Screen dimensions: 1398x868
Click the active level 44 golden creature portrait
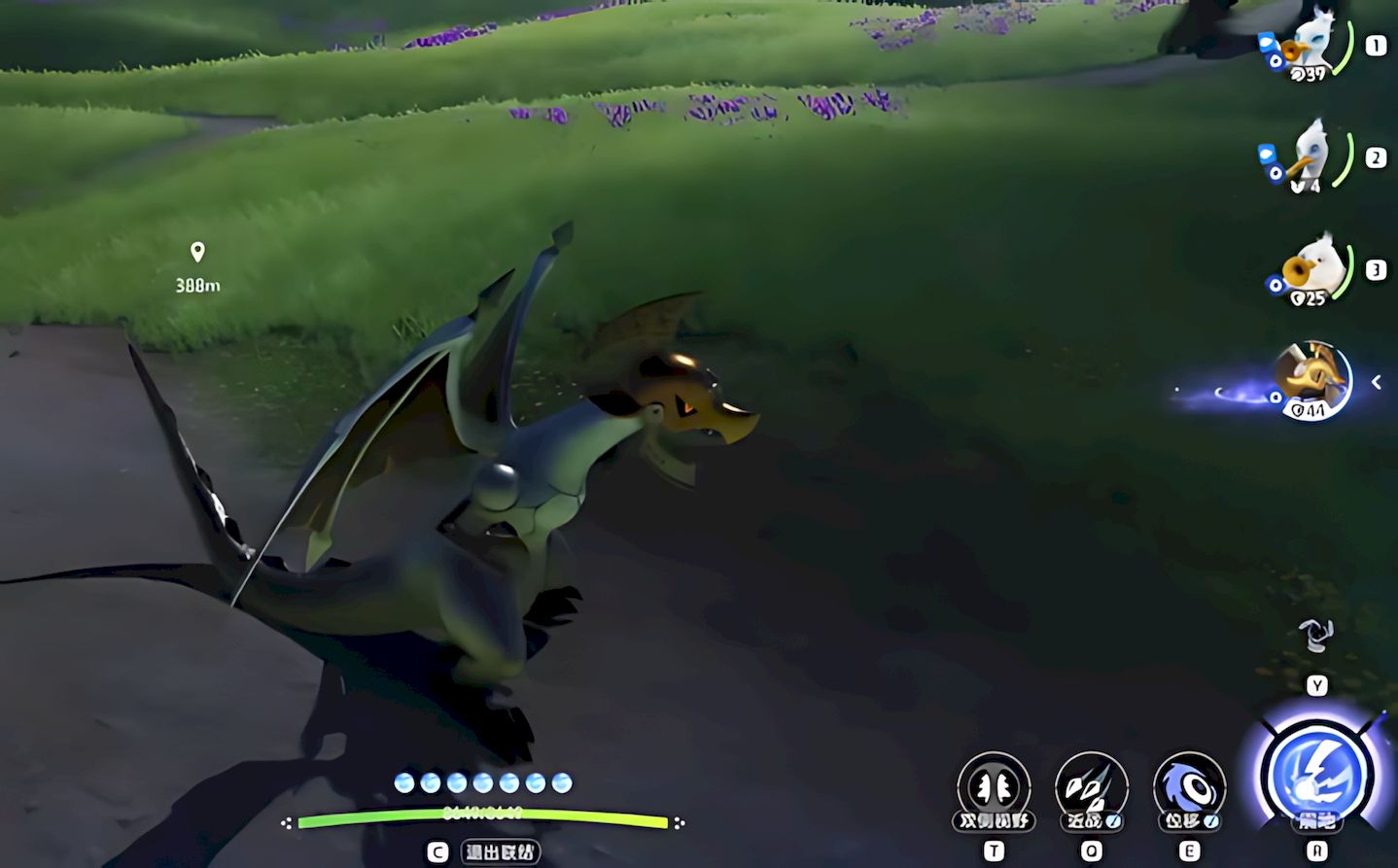[1313, 380]
